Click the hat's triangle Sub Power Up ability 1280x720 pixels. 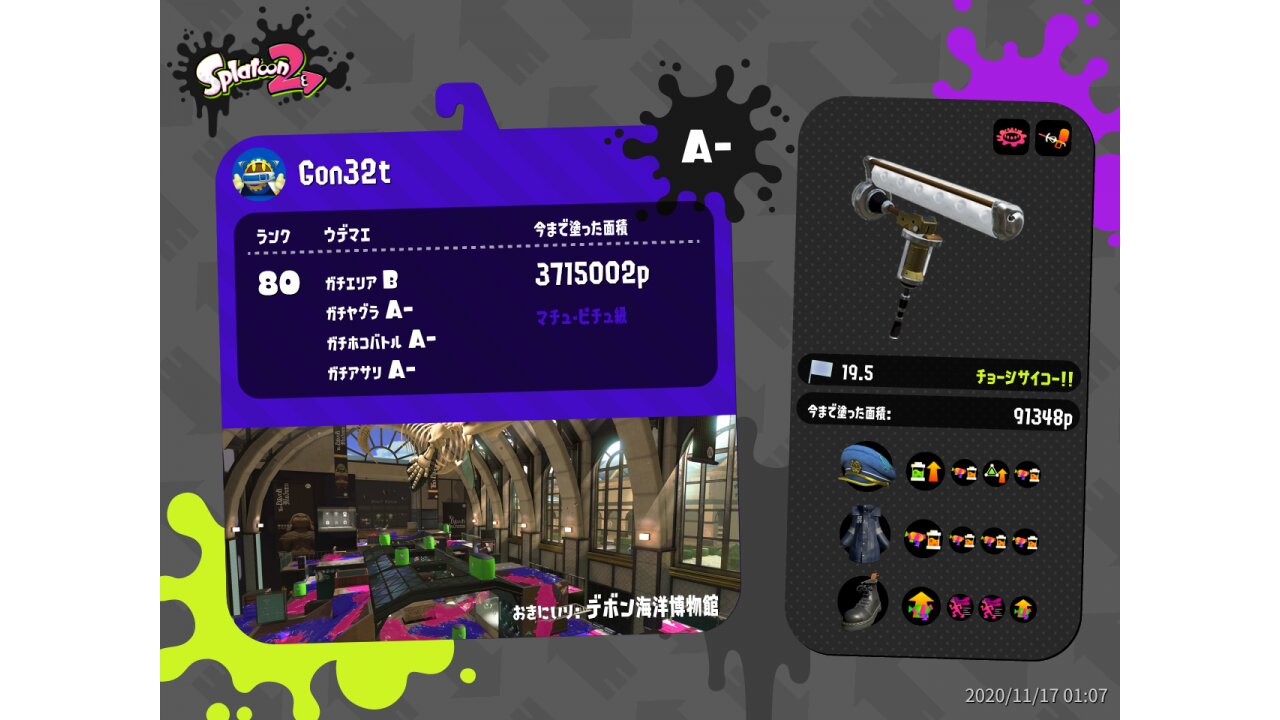tap(995, 473)
